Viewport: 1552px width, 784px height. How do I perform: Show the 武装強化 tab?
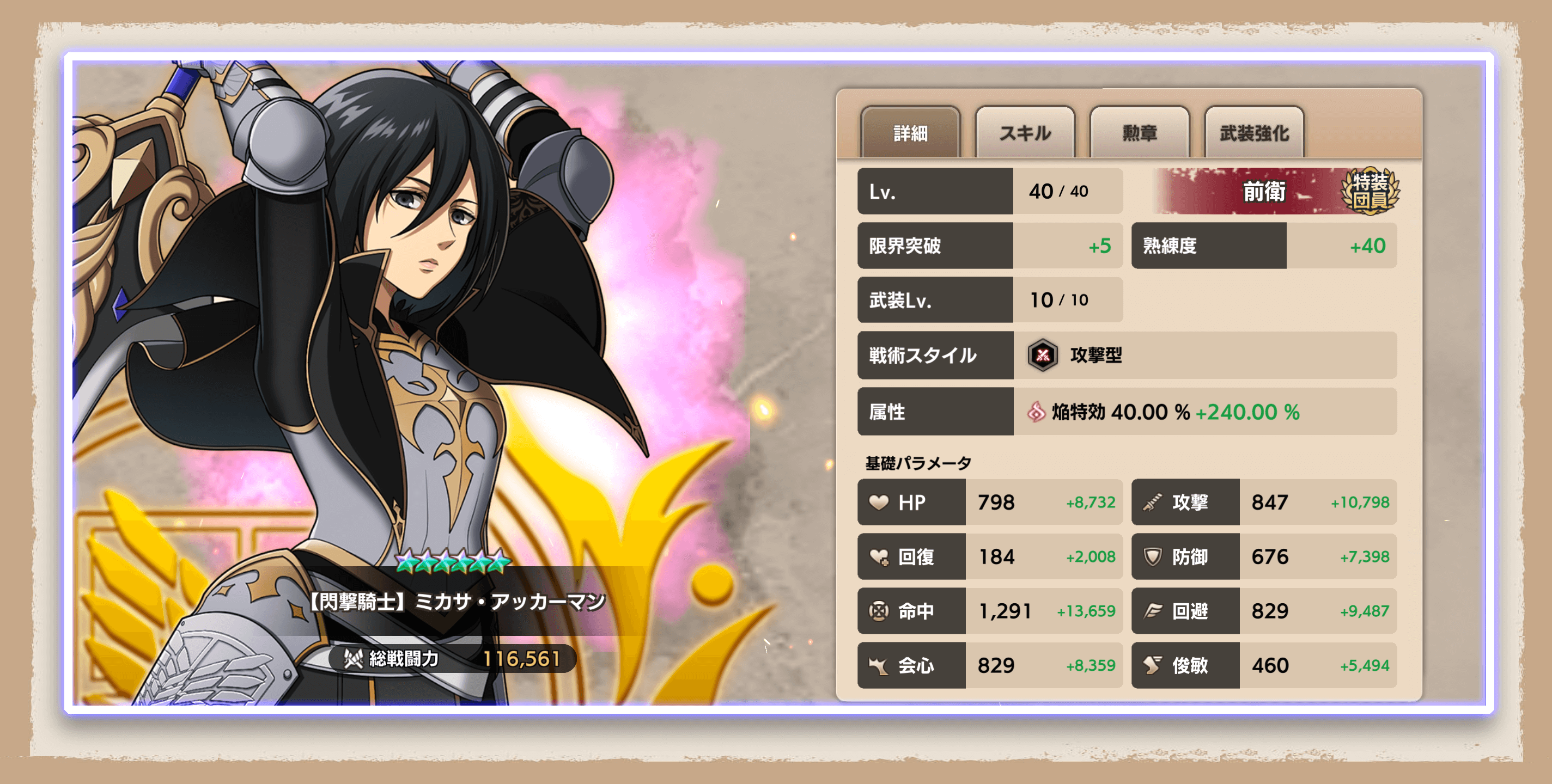(1254, 132)
